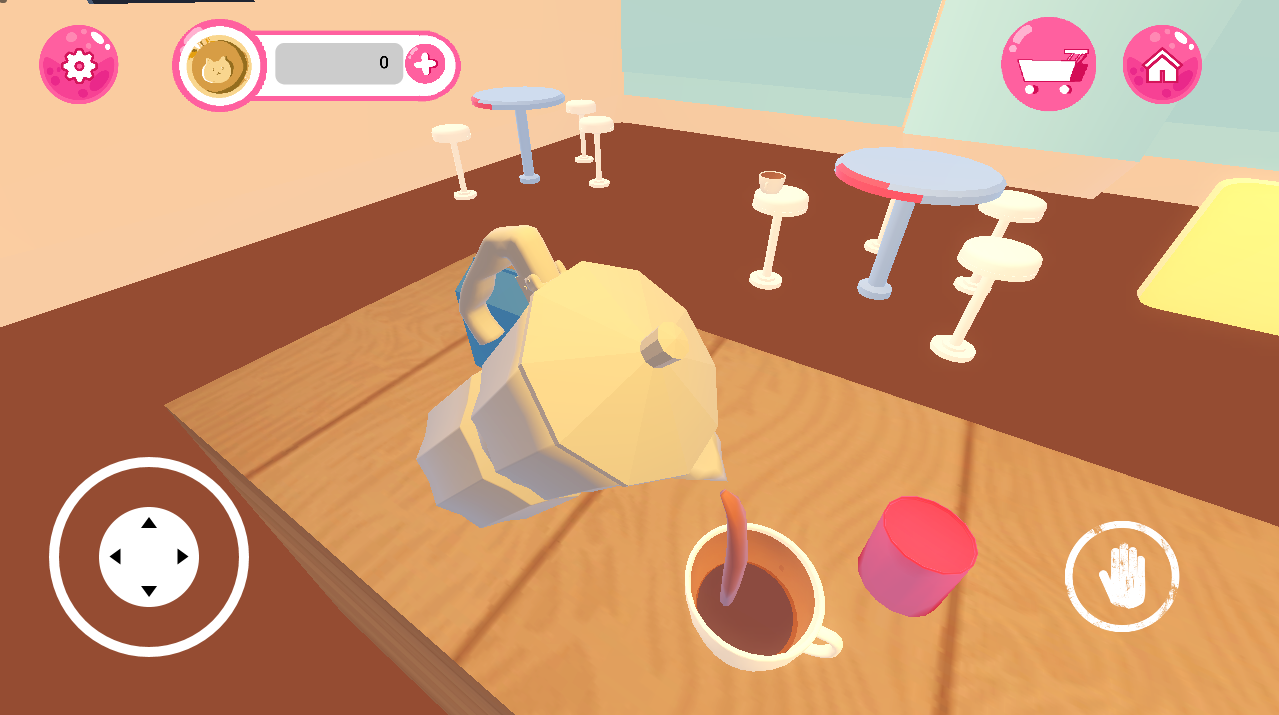Tap the hand grab action button
1279x715 pixels.
pos(1122,576)
